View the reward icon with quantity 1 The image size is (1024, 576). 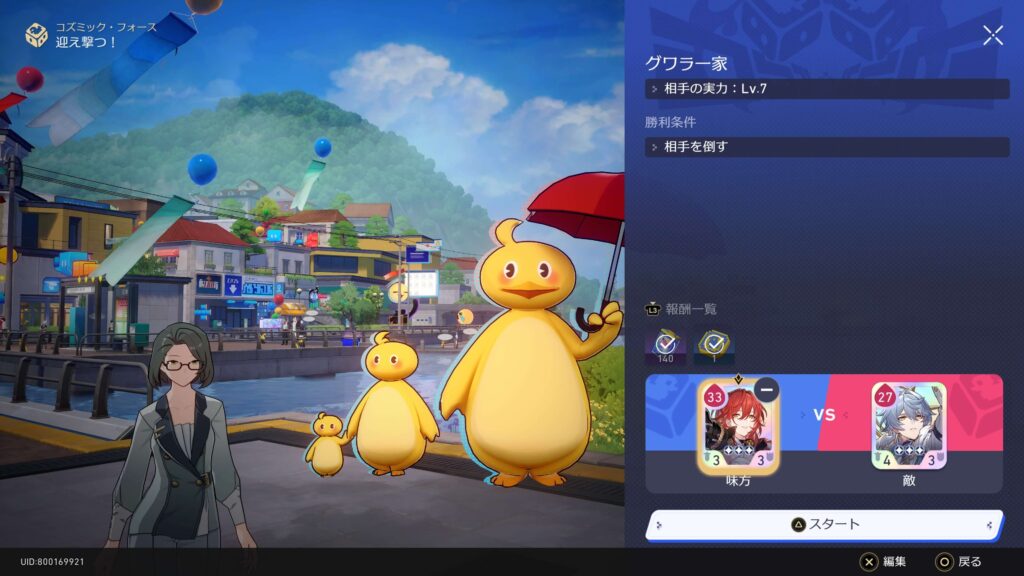(714, 346)
